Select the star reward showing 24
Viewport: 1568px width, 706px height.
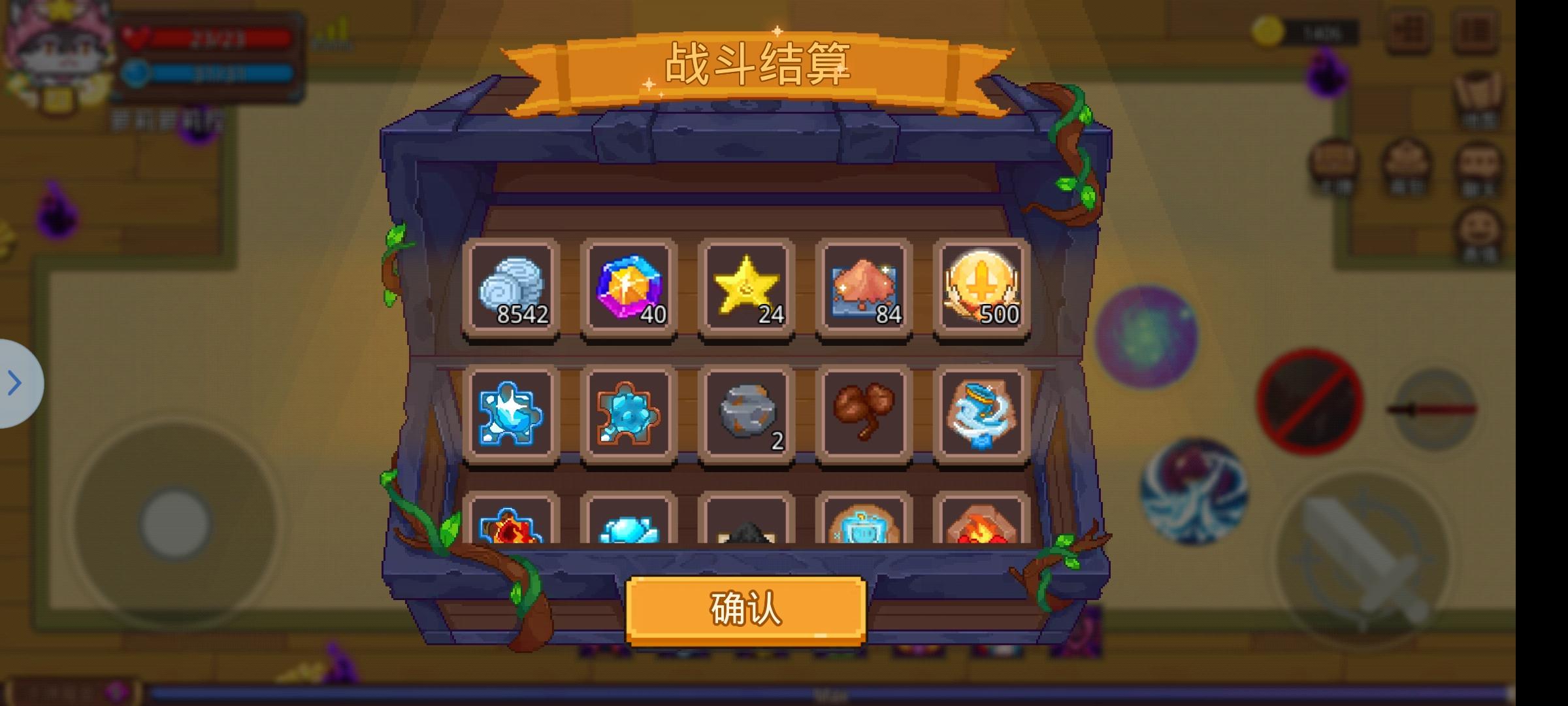pyautogui.click(x=747, y=286)
